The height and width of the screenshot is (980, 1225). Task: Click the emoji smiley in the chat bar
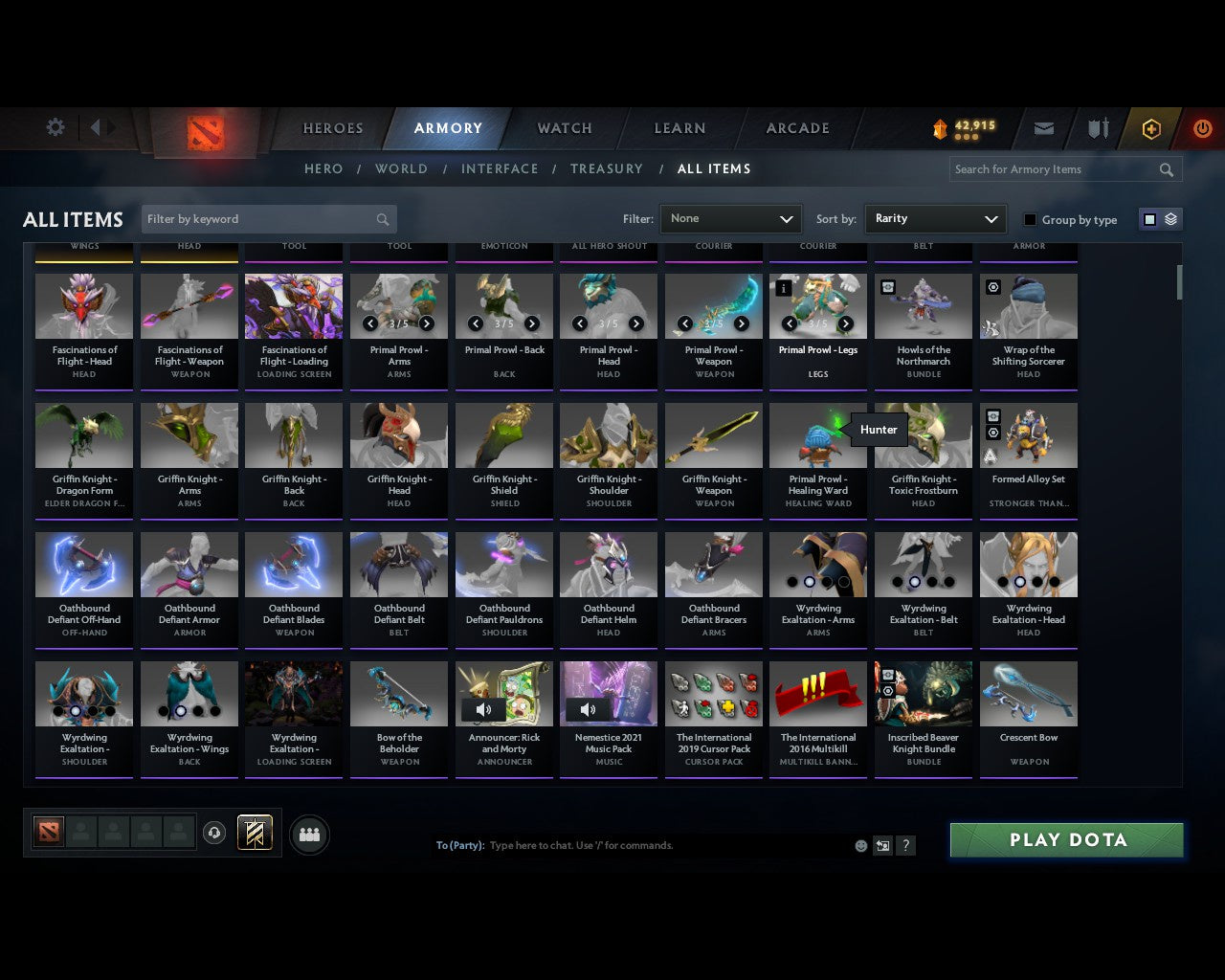tap(861, 846)
